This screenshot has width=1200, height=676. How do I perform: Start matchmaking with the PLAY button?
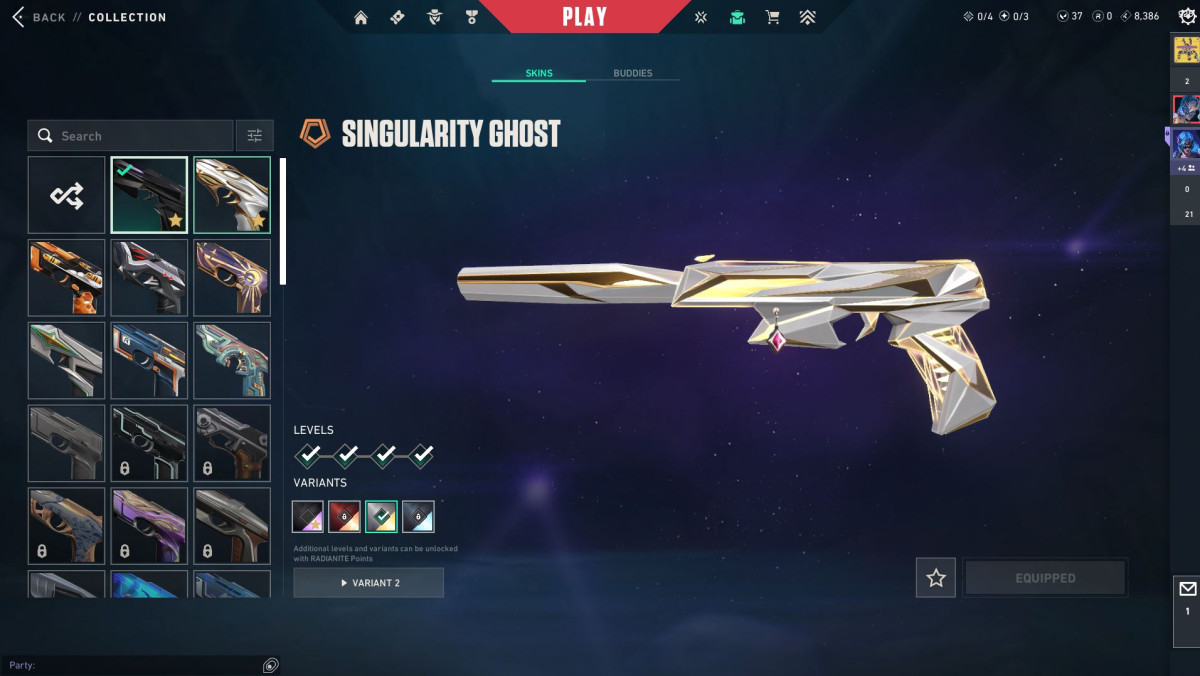(x=585, y=17)
